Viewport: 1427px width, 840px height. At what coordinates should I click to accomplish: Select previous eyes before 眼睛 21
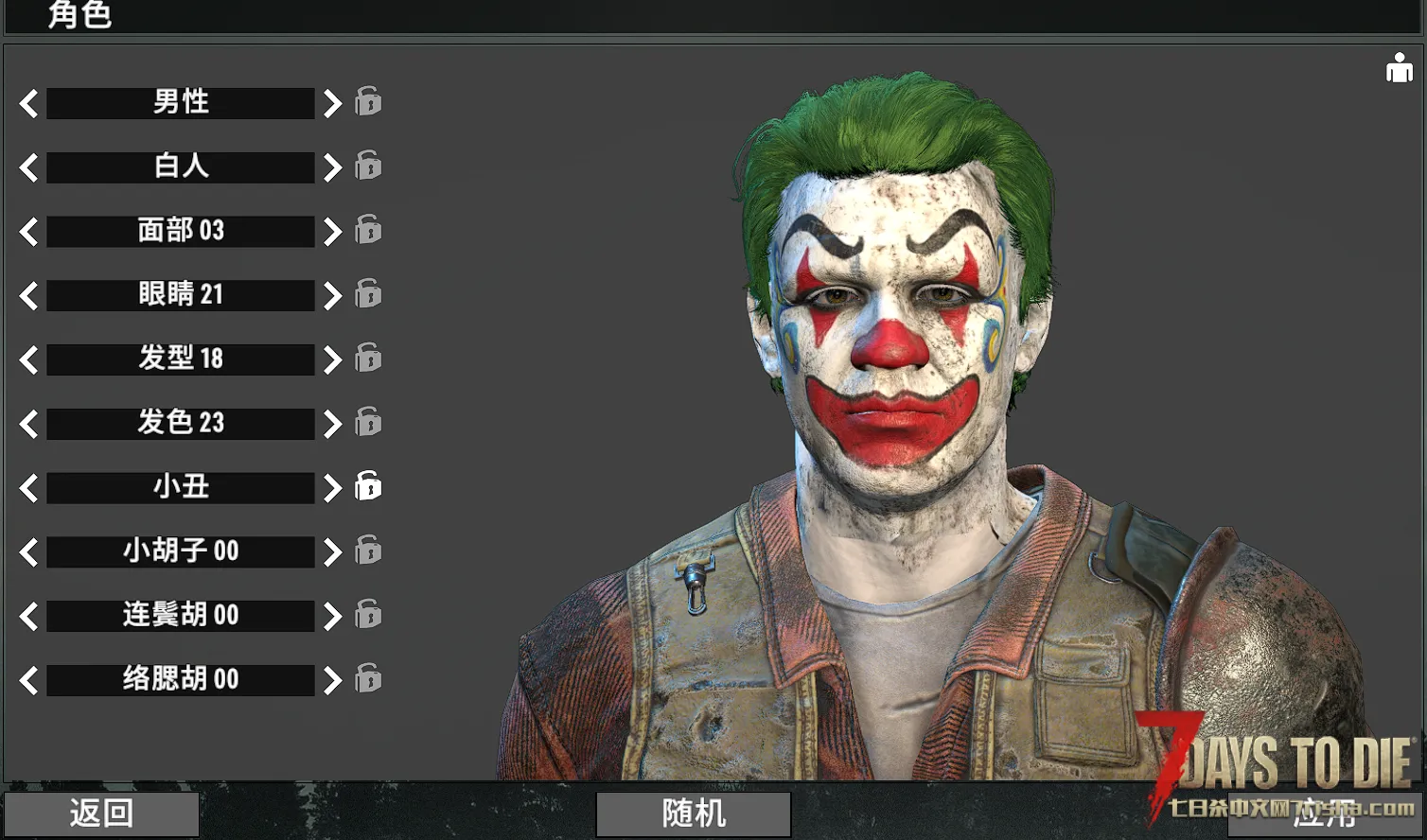point(29,295)
